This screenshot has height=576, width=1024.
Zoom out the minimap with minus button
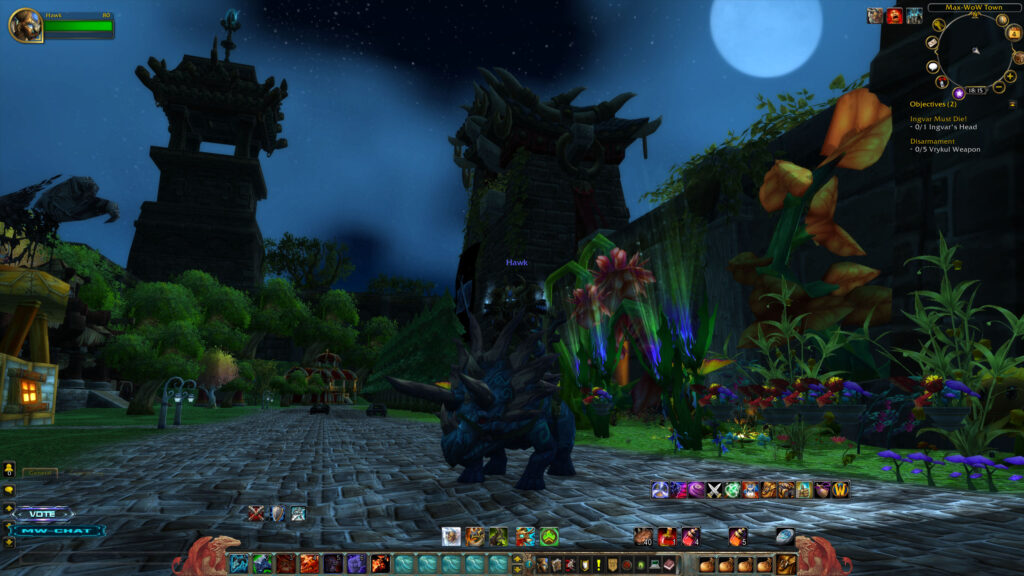click(x=998, y=89)
